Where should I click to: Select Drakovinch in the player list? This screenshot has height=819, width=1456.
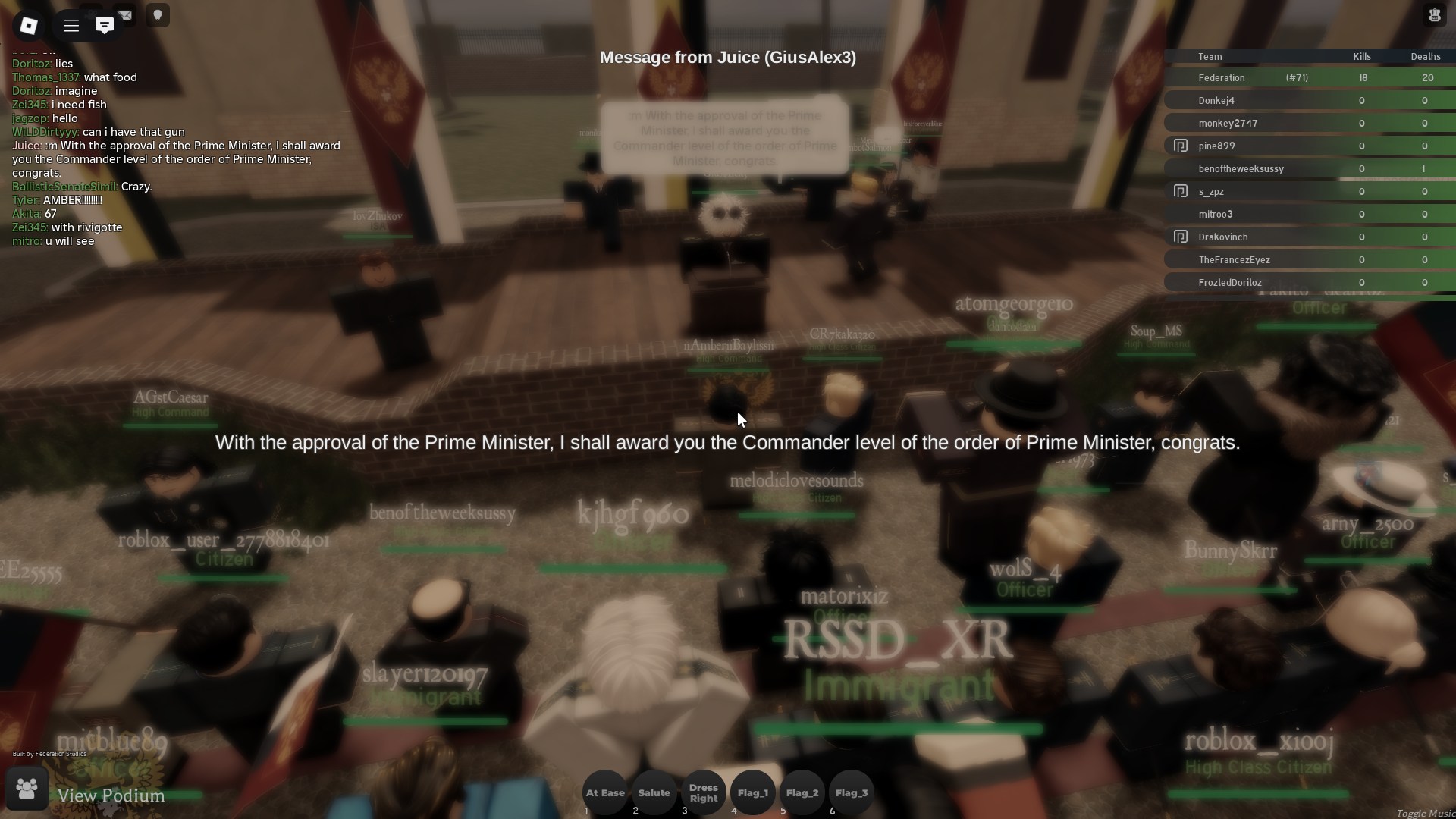coord(1222,237)
